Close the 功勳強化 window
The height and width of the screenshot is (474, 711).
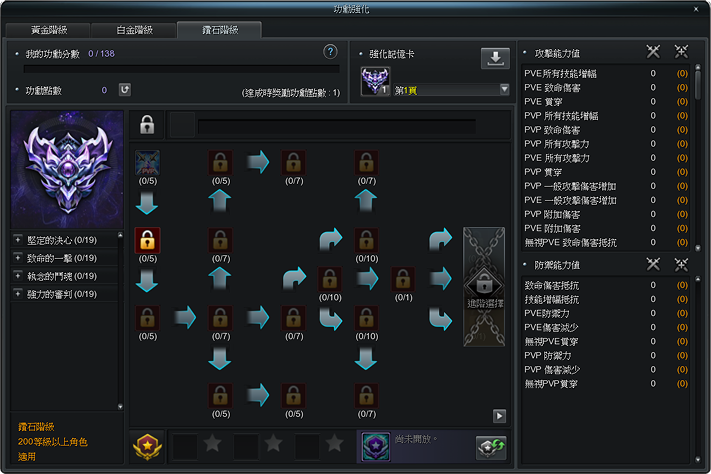(x=697, y=8)
